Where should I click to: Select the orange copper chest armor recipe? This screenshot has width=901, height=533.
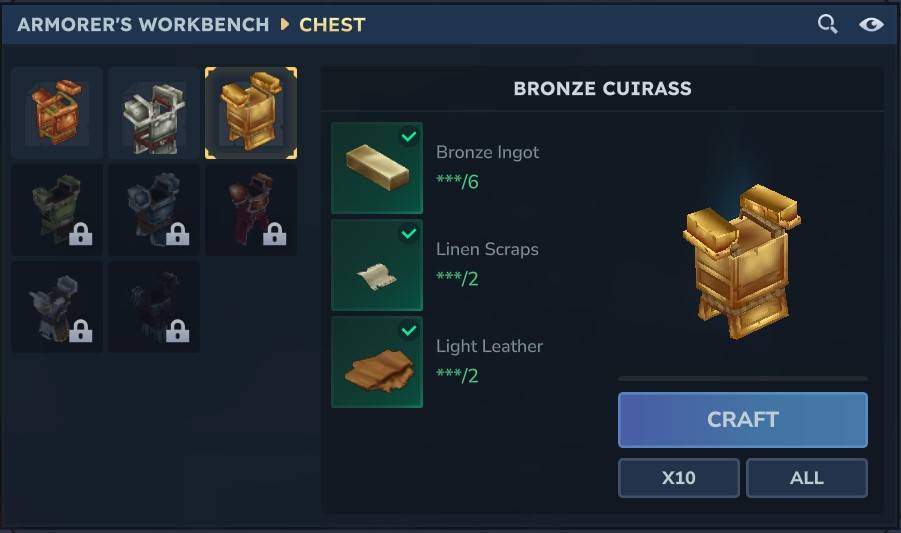(57, 113)
